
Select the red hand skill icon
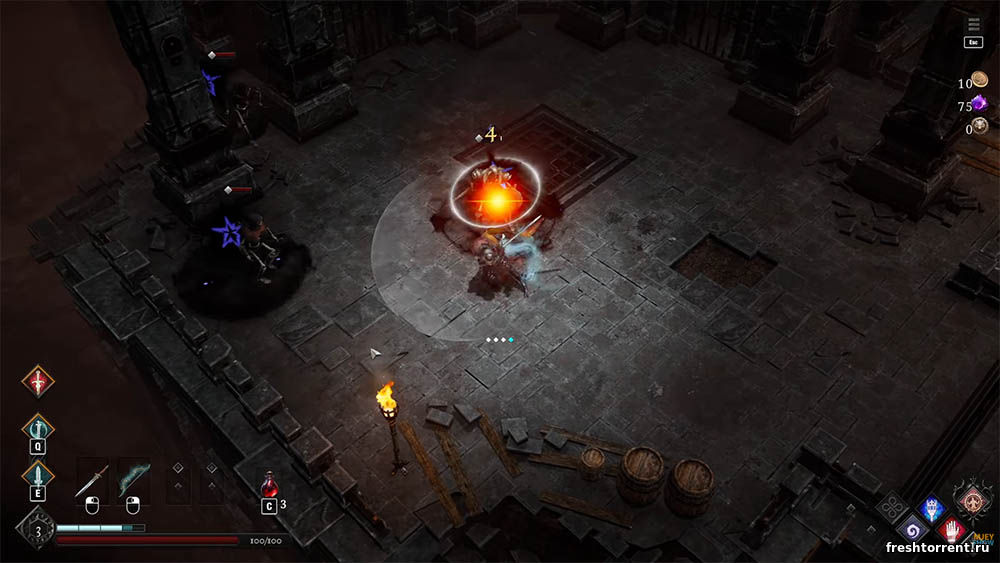951,530
